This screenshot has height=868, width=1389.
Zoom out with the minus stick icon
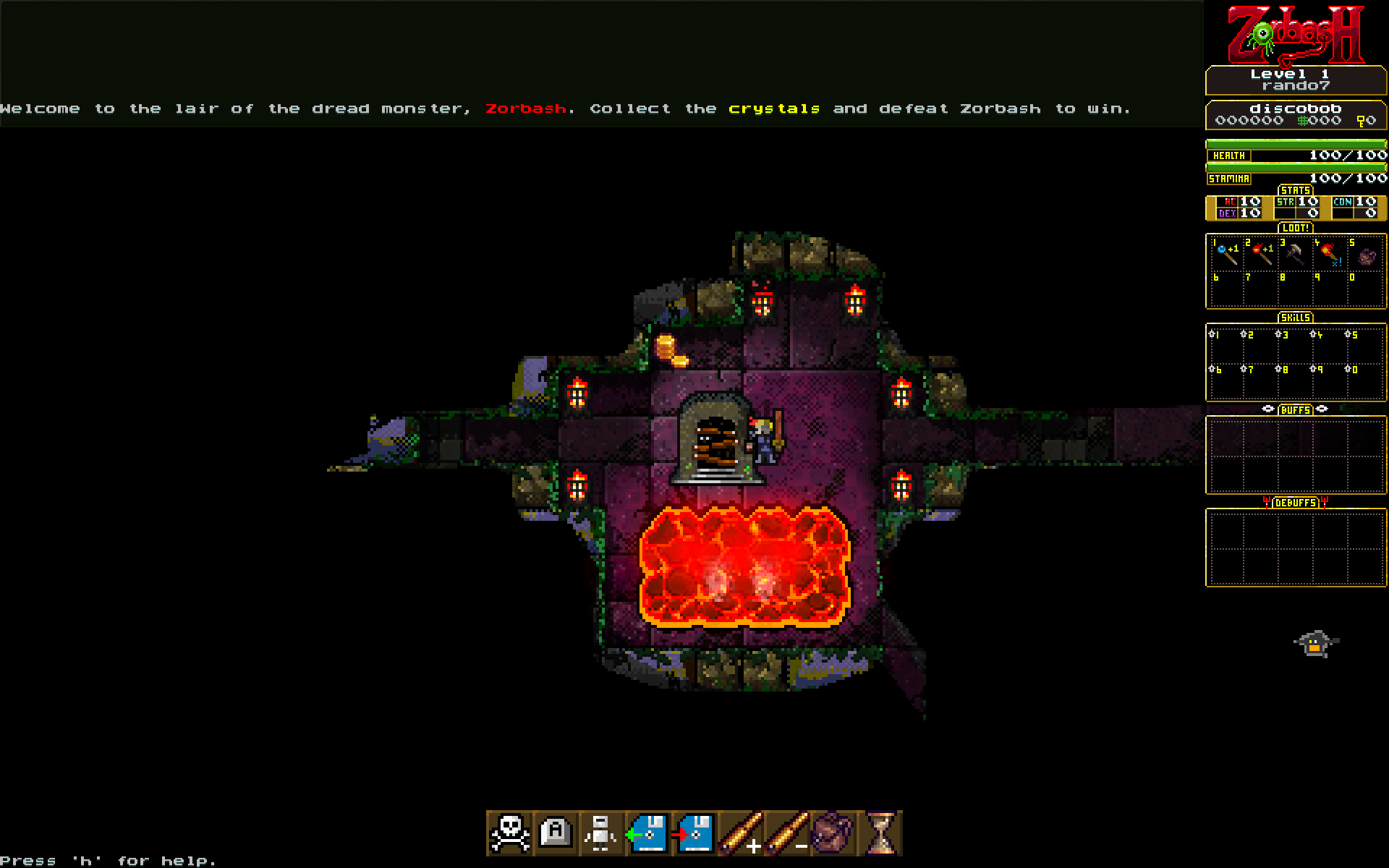pos(787,833)
